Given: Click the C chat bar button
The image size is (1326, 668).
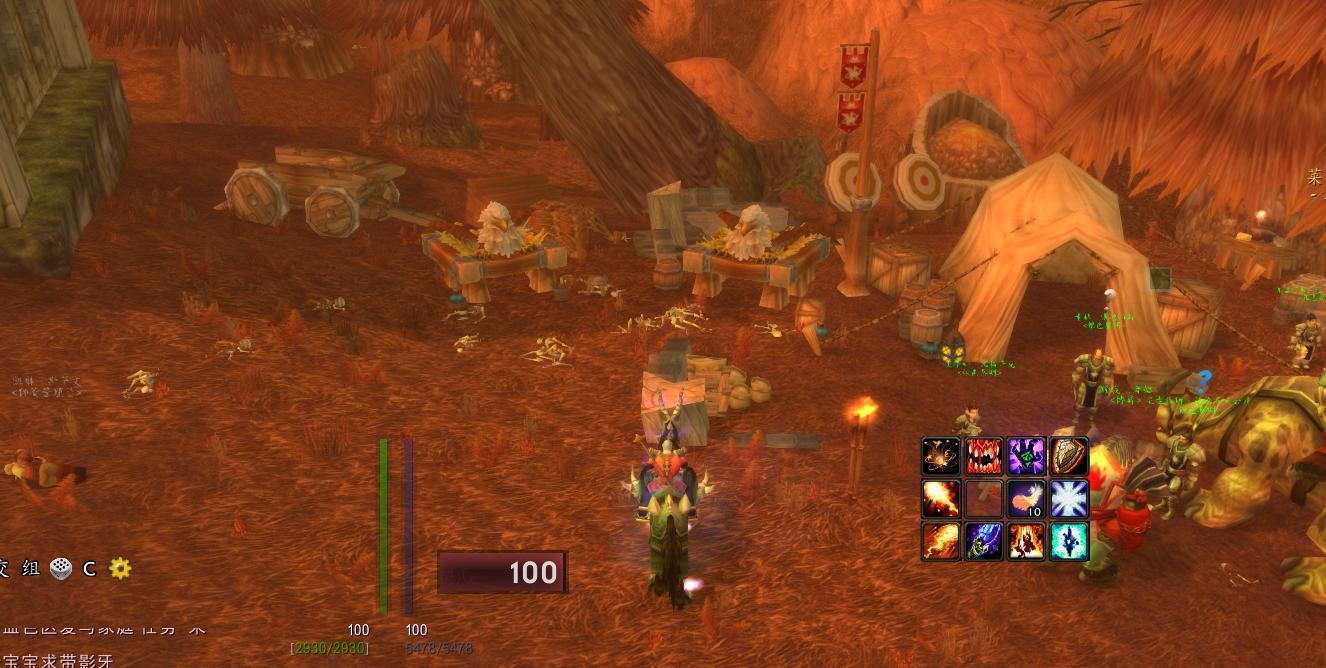Looking at the screenshot, I should (89, 568).
